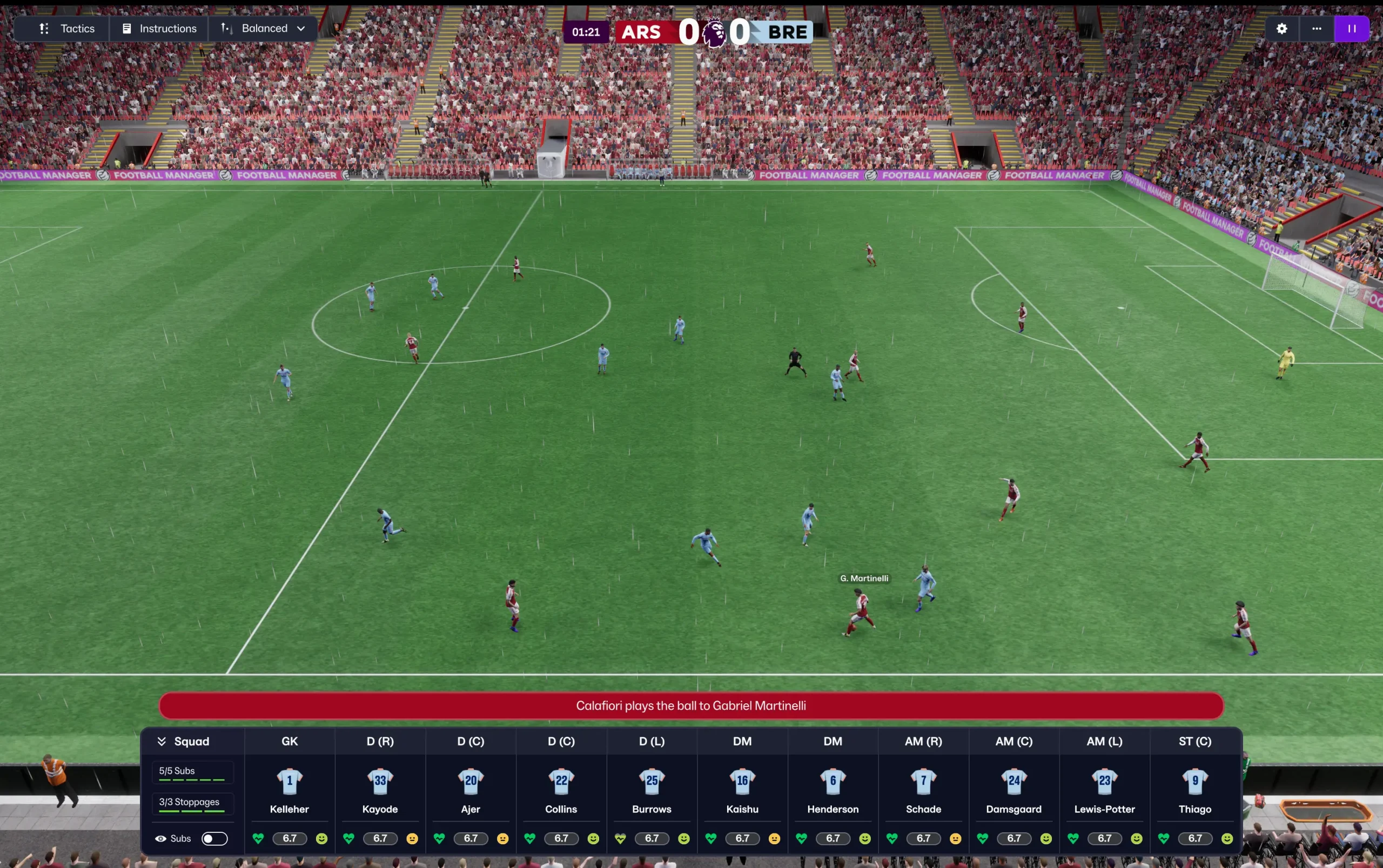Open the match settings gear icon
The height and width of the screenshot is (868, 1383).
(x=1281, y=28)
